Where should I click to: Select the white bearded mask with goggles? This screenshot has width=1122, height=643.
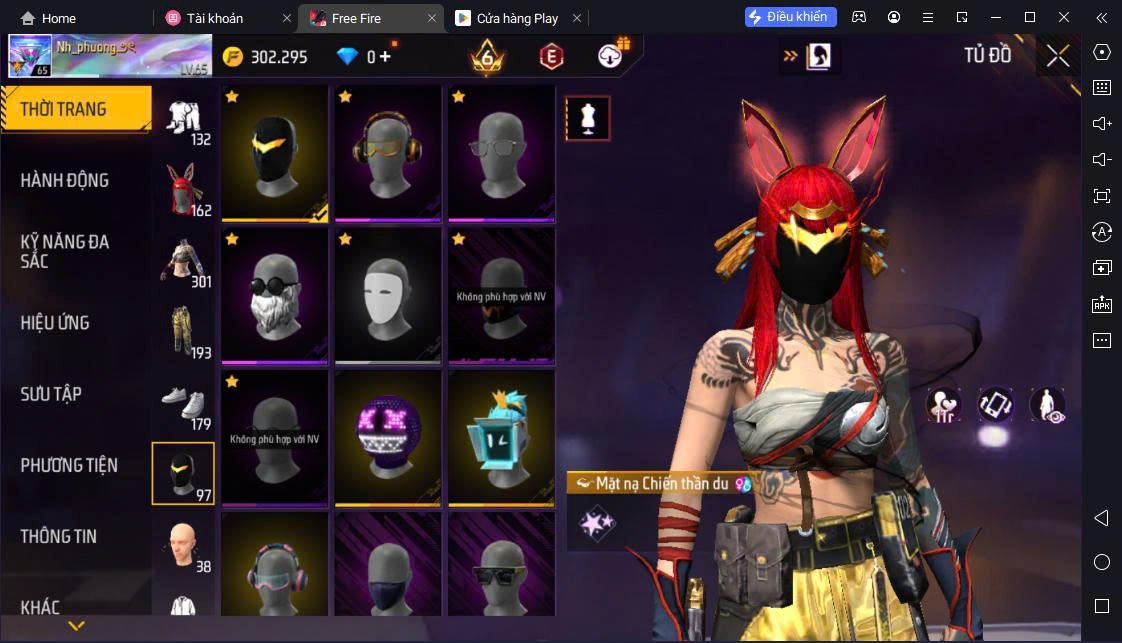(x=275, y=295)
